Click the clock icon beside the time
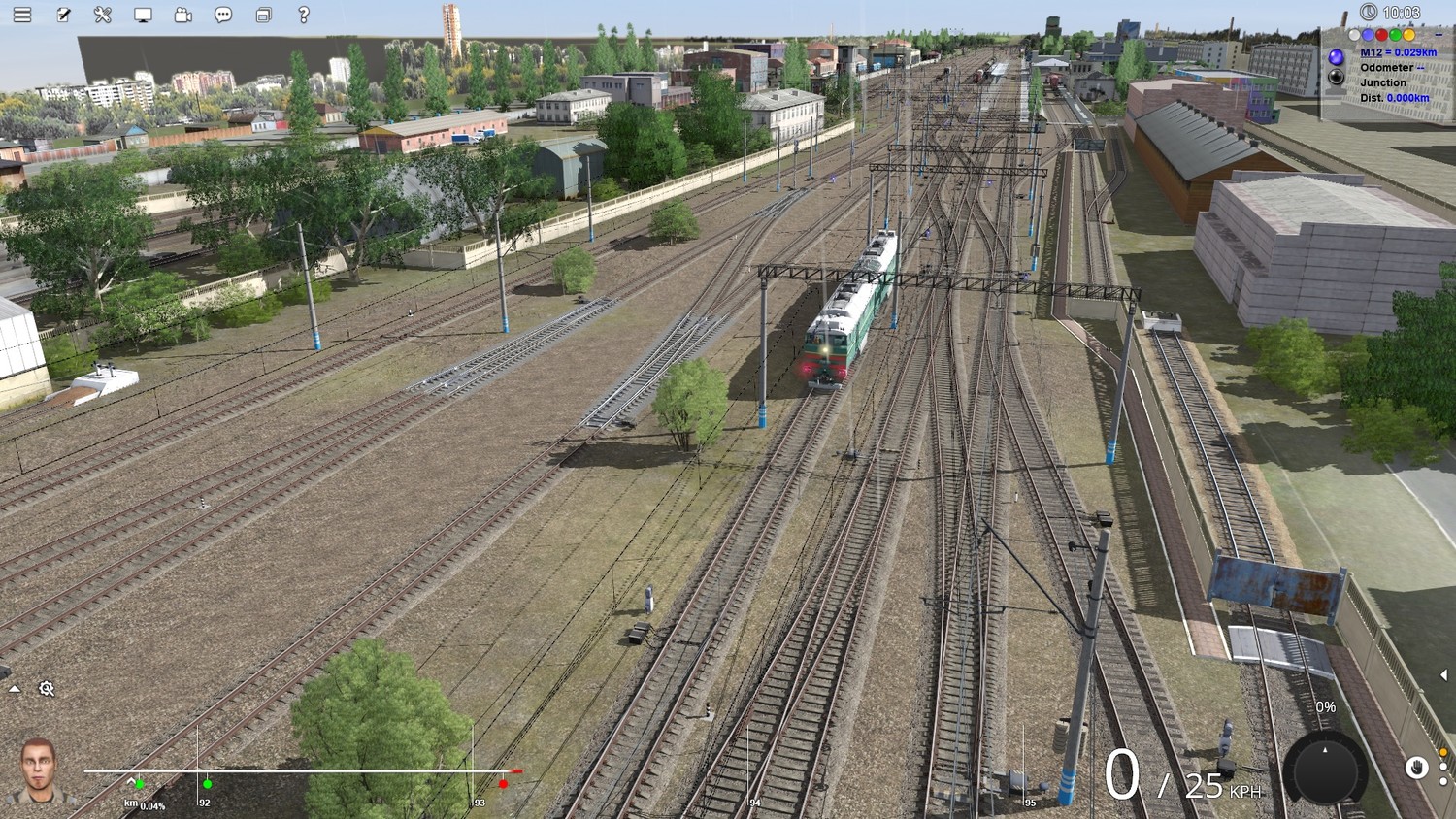 1369,12
